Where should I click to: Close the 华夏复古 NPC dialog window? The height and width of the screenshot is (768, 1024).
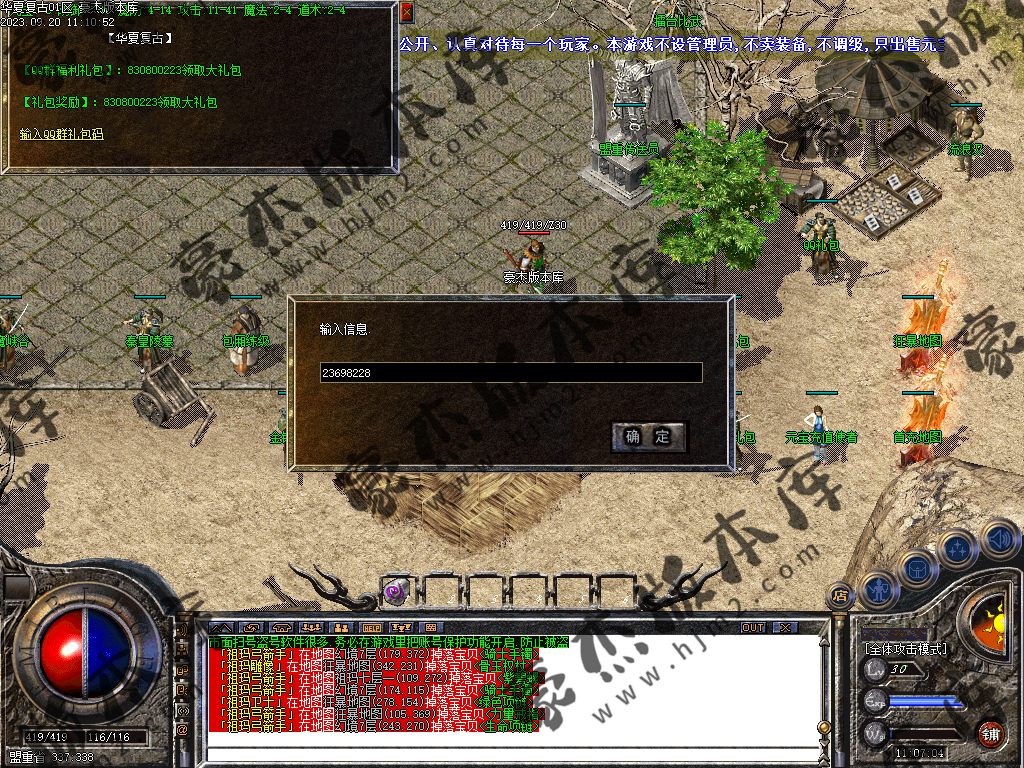[x=406, y=14]
